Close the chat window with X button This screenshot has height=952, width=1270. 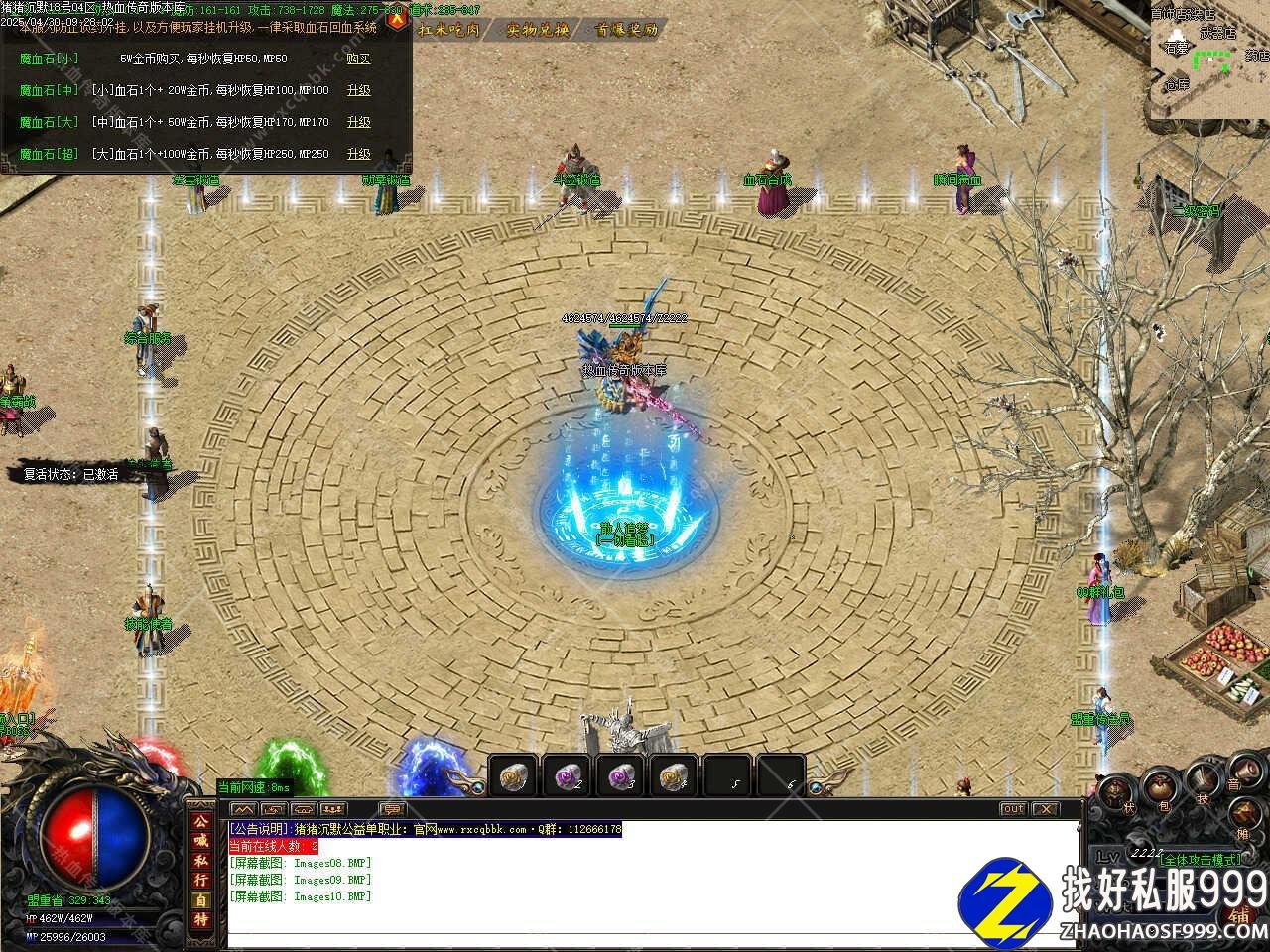point(1045,809)
